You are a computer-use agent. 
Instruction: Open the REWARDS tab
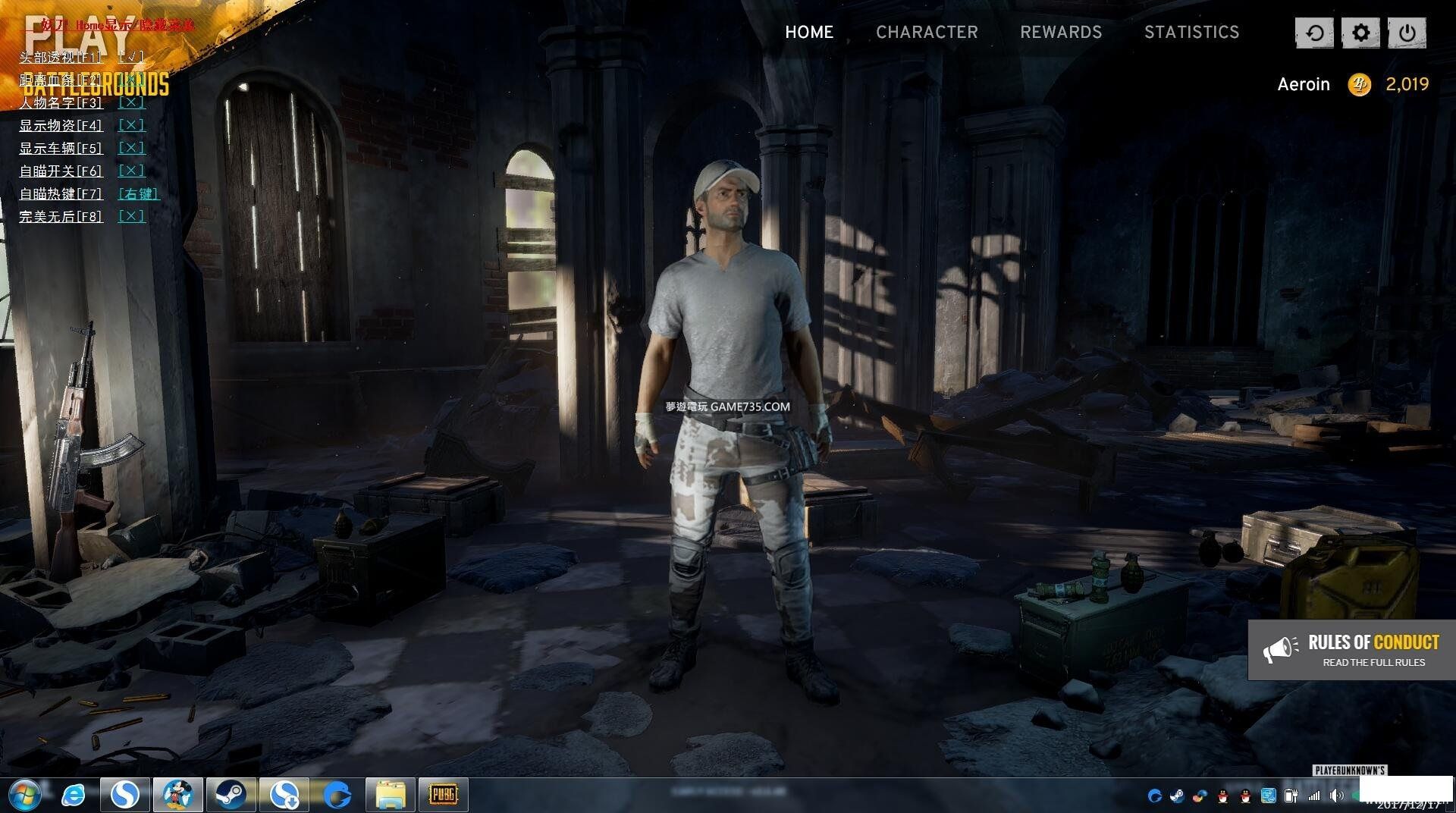pyautogui.click(x=1060, y=32)
